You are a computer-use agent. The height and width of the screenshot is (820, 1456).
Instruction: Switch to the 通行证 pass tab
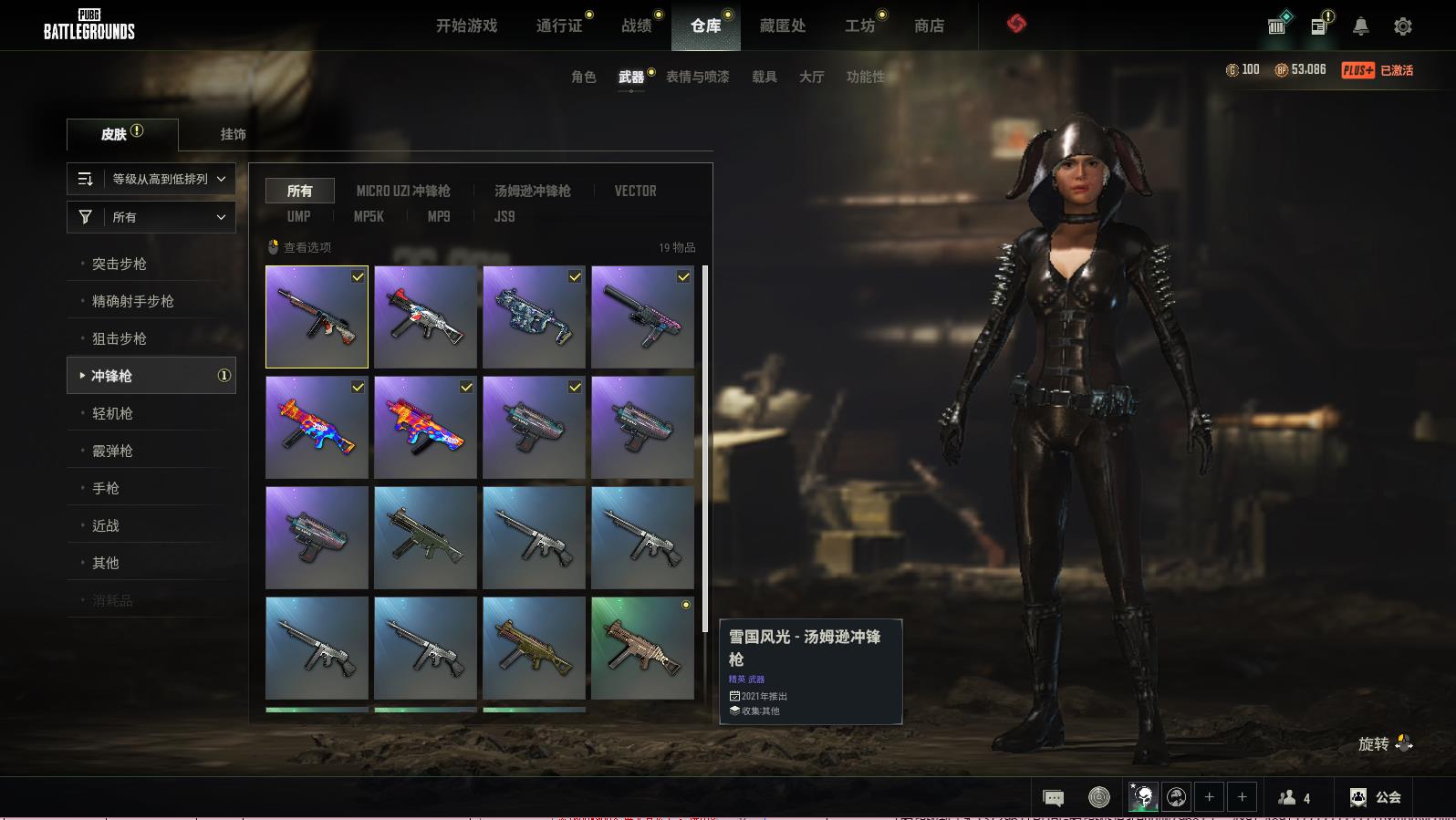(559, 26)
